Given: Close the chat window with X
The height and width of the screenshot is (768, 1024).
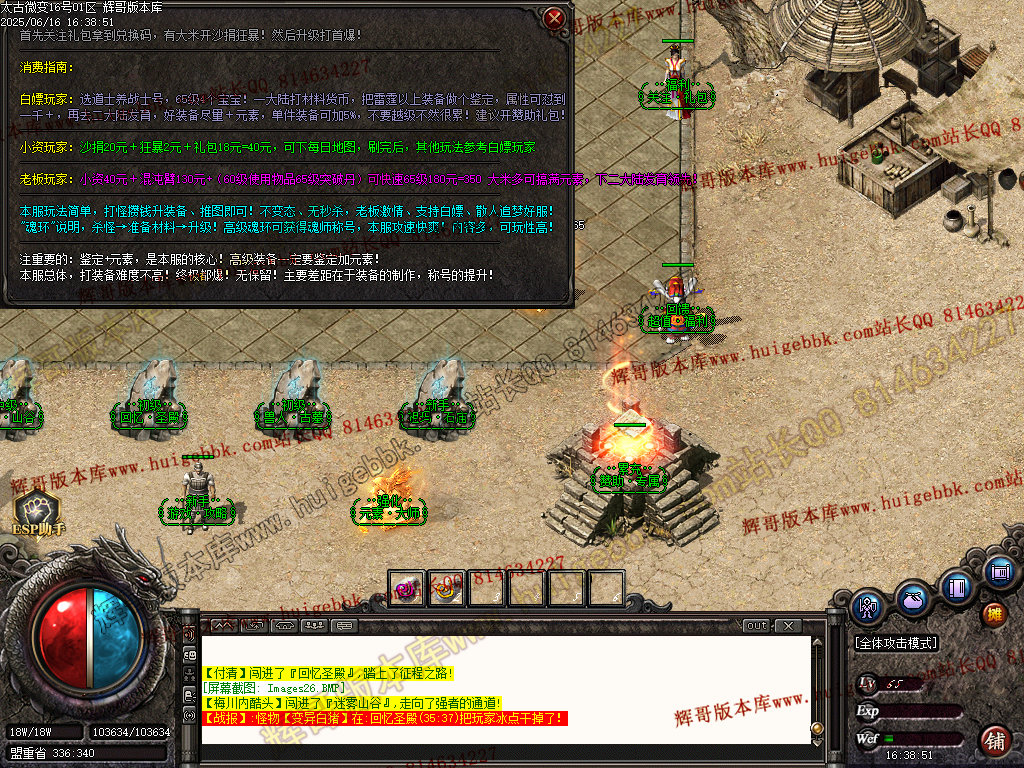Looking at the screenshot, I should pyautogui.click(x=788, y=626).
